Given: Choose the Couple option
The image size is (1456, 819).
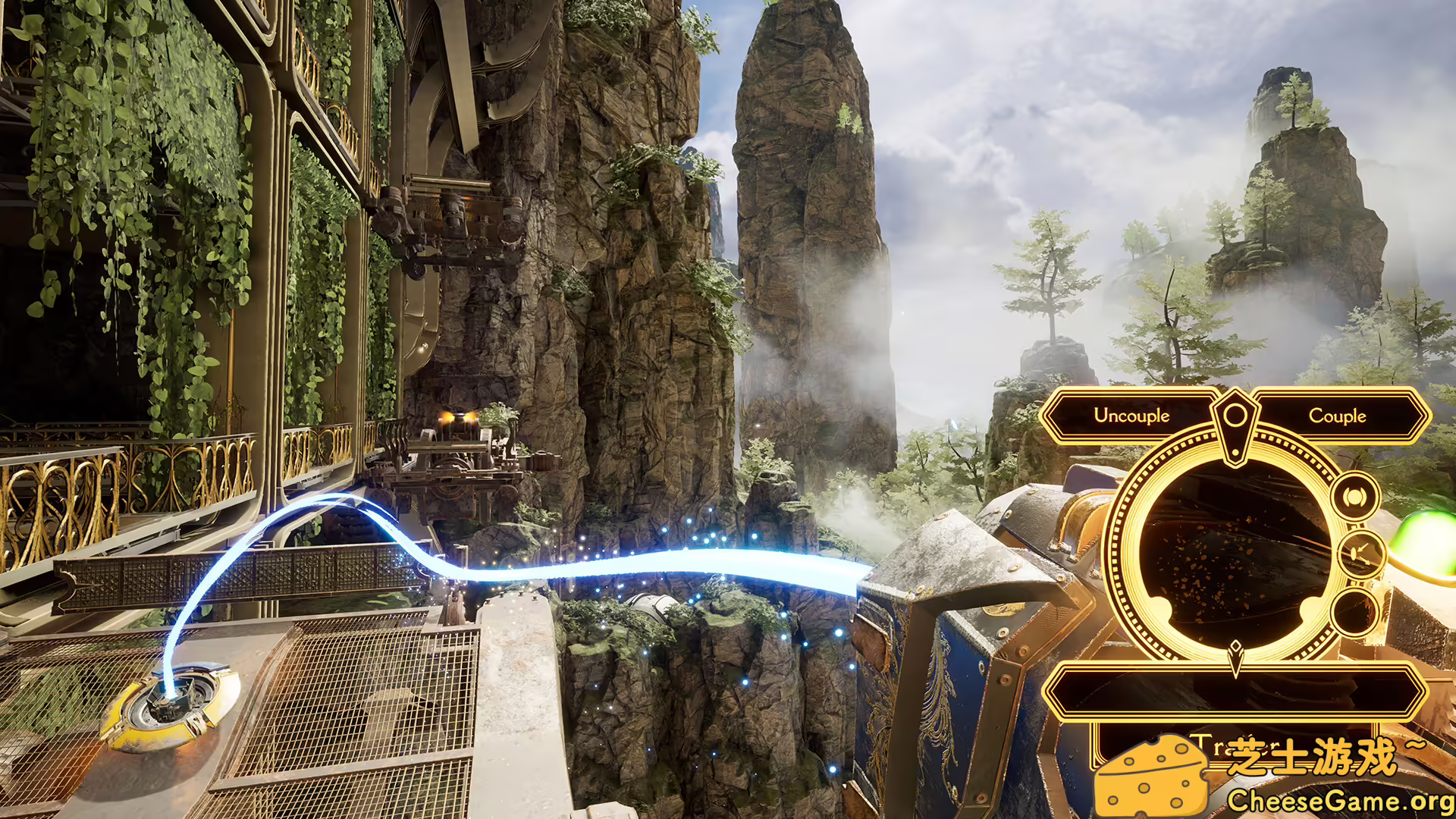Looking at the screenshot, I should [x=1337, y=416].
